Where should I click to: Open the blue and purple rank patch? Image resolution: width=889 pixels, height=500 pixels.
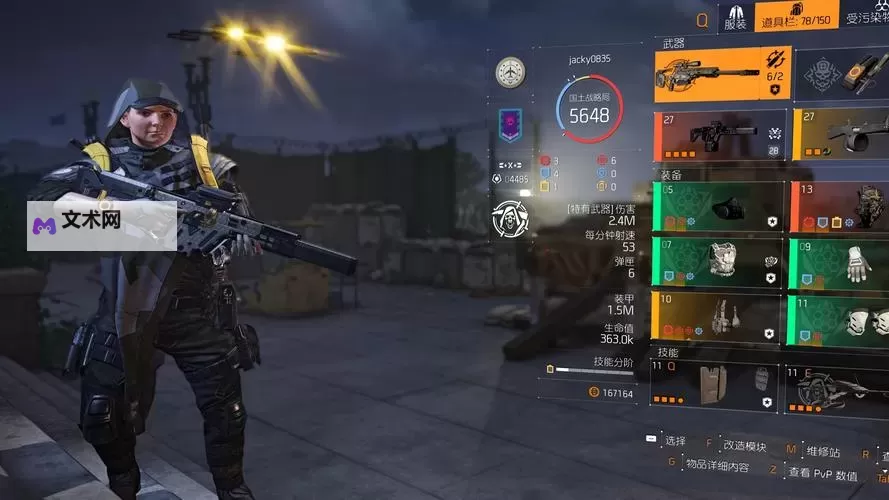tap(510, 125)
